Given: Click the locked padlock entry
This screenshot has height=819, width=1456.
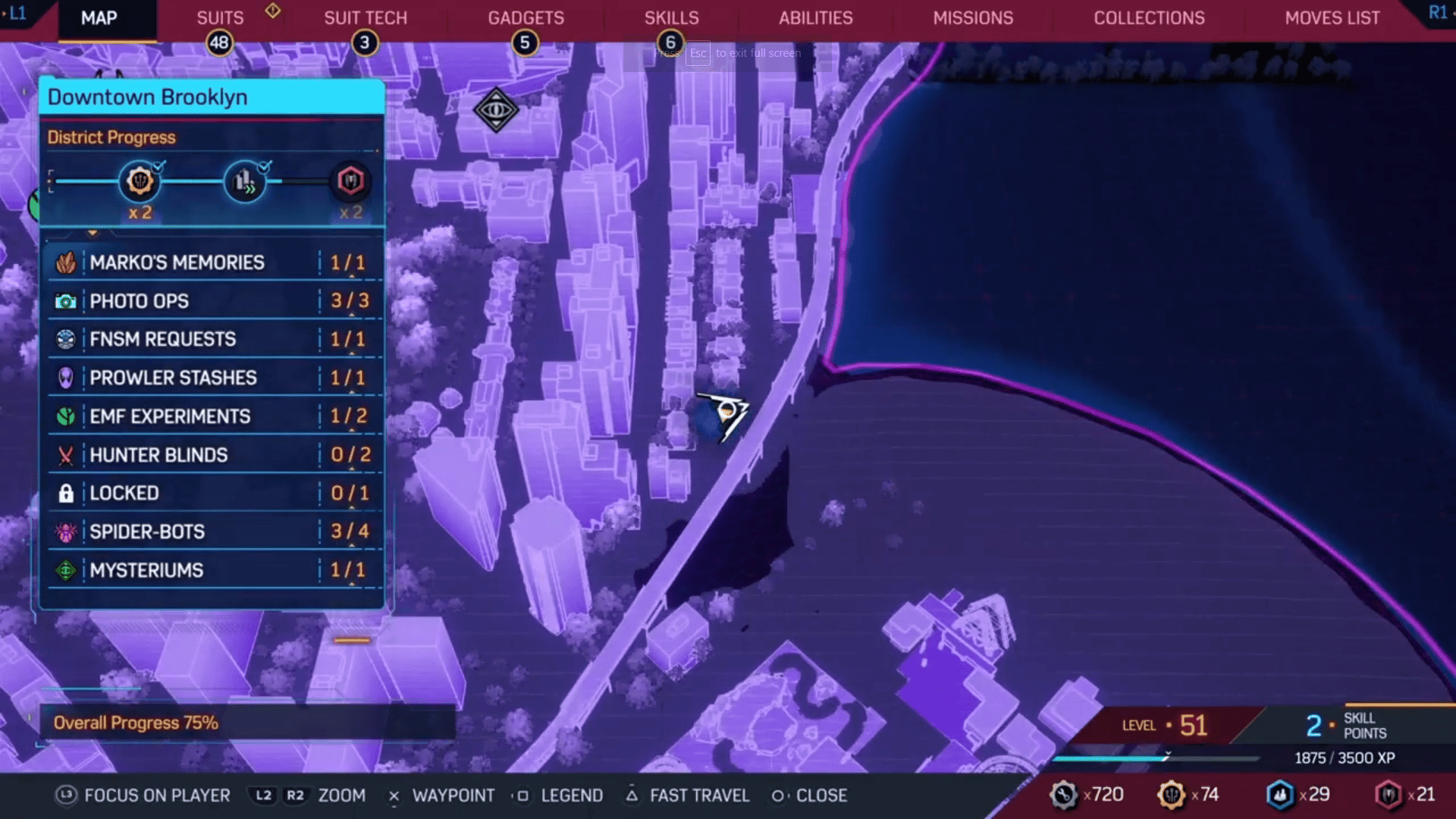Looking at the screenshot, I should (x=67, y=493).
